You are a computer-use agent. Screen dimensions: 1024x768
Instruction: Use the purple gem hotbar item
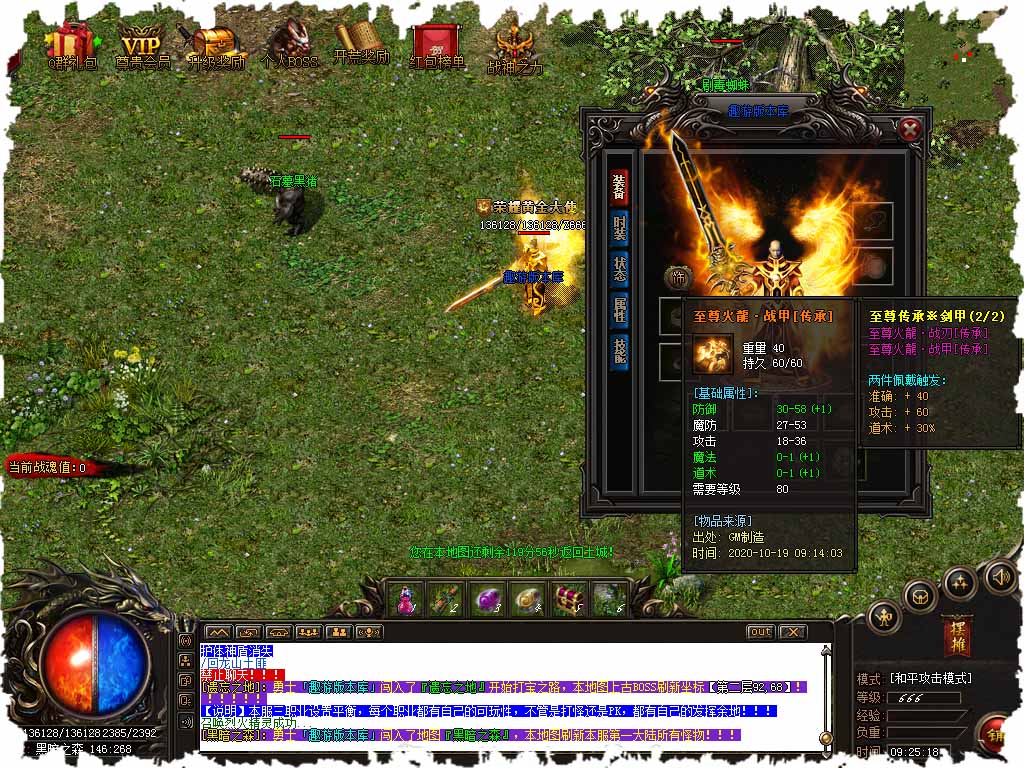click(487, 598)
